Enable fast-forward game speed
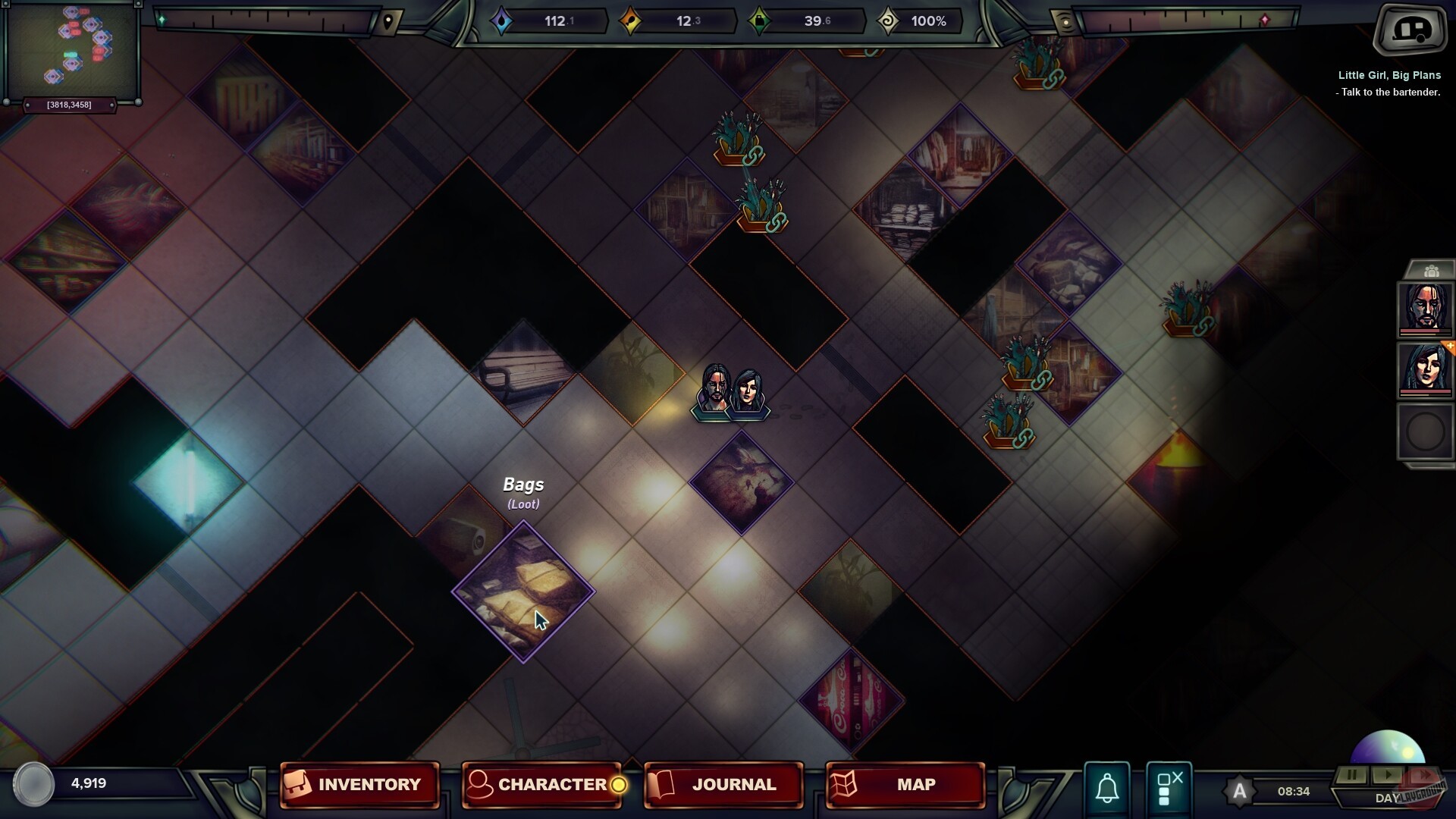1456x819 pixels. coord(1424,775)
